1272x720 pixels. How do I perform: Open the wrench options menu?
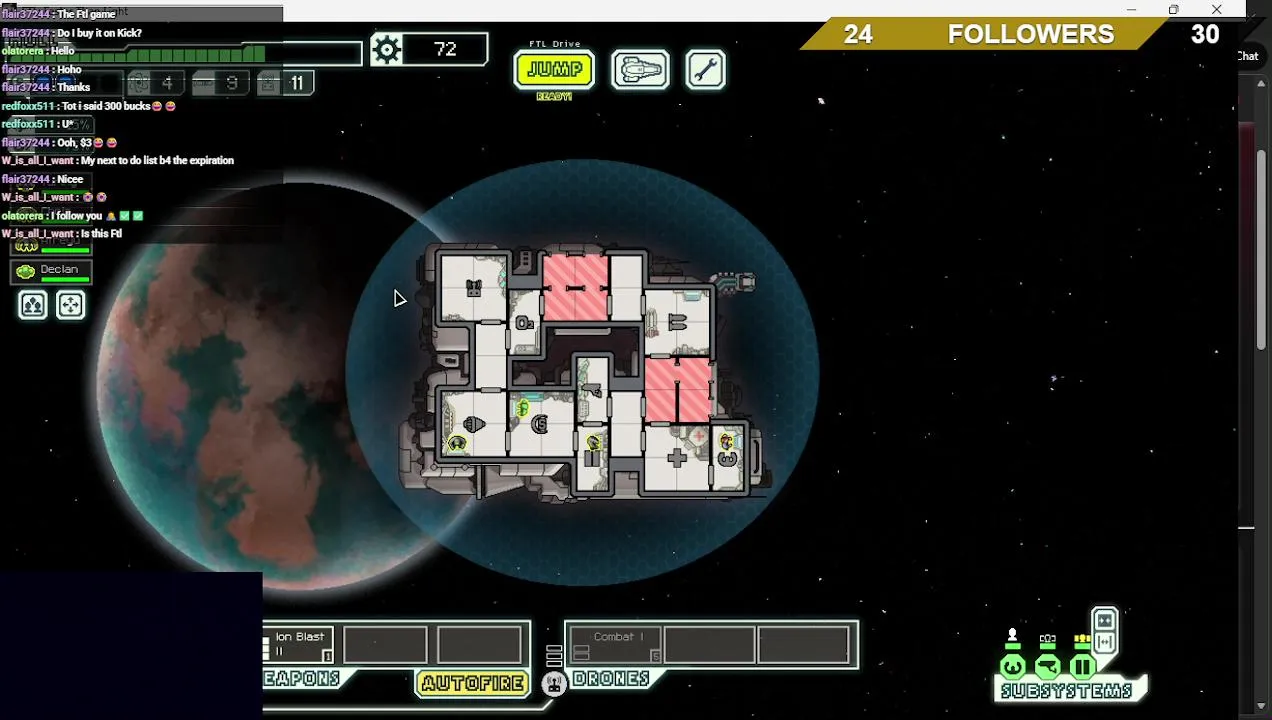tap(706, 70)
